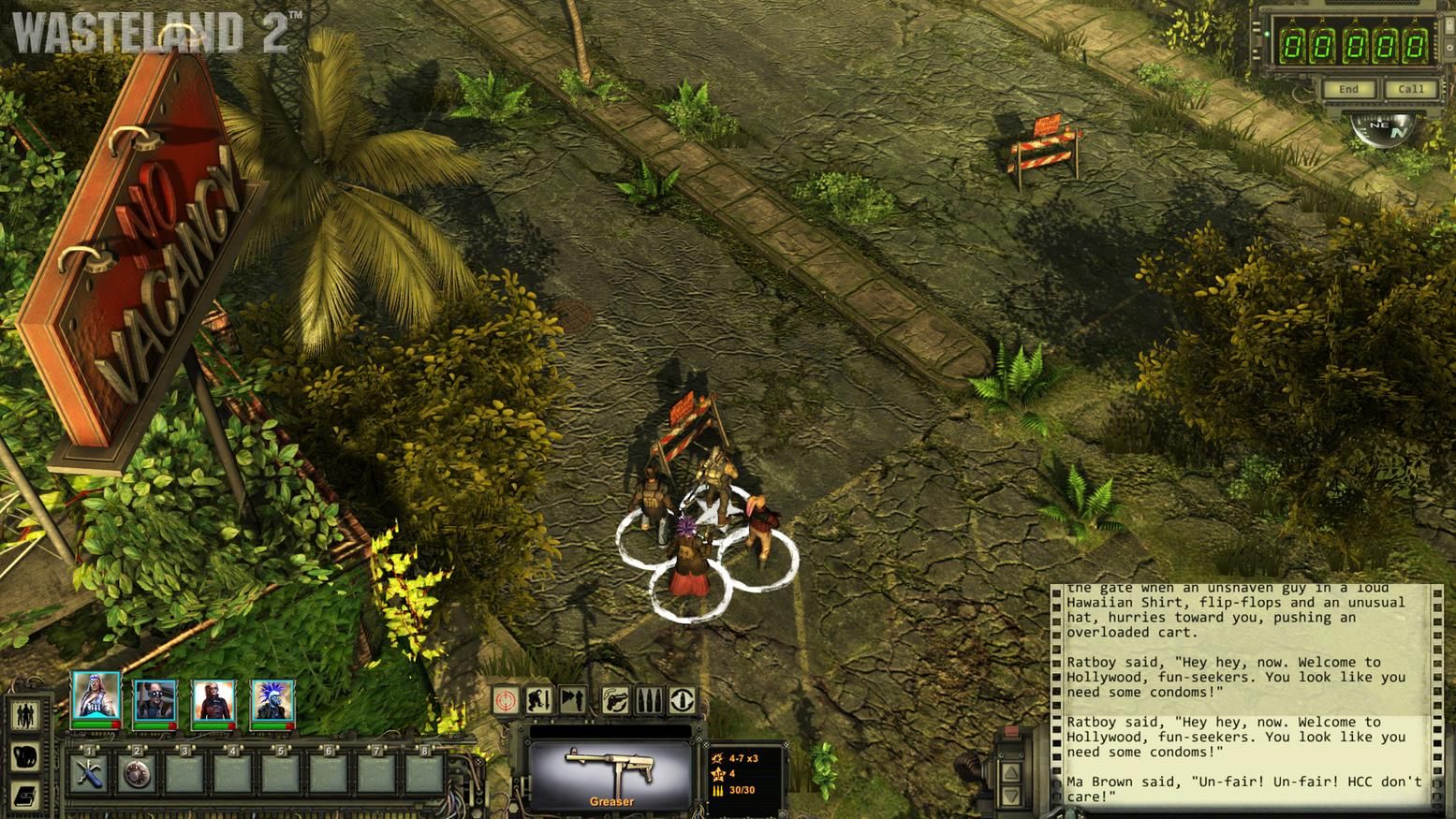
Task: Open ammo selection with the bullets icon
Action: [x=648, y=700]
